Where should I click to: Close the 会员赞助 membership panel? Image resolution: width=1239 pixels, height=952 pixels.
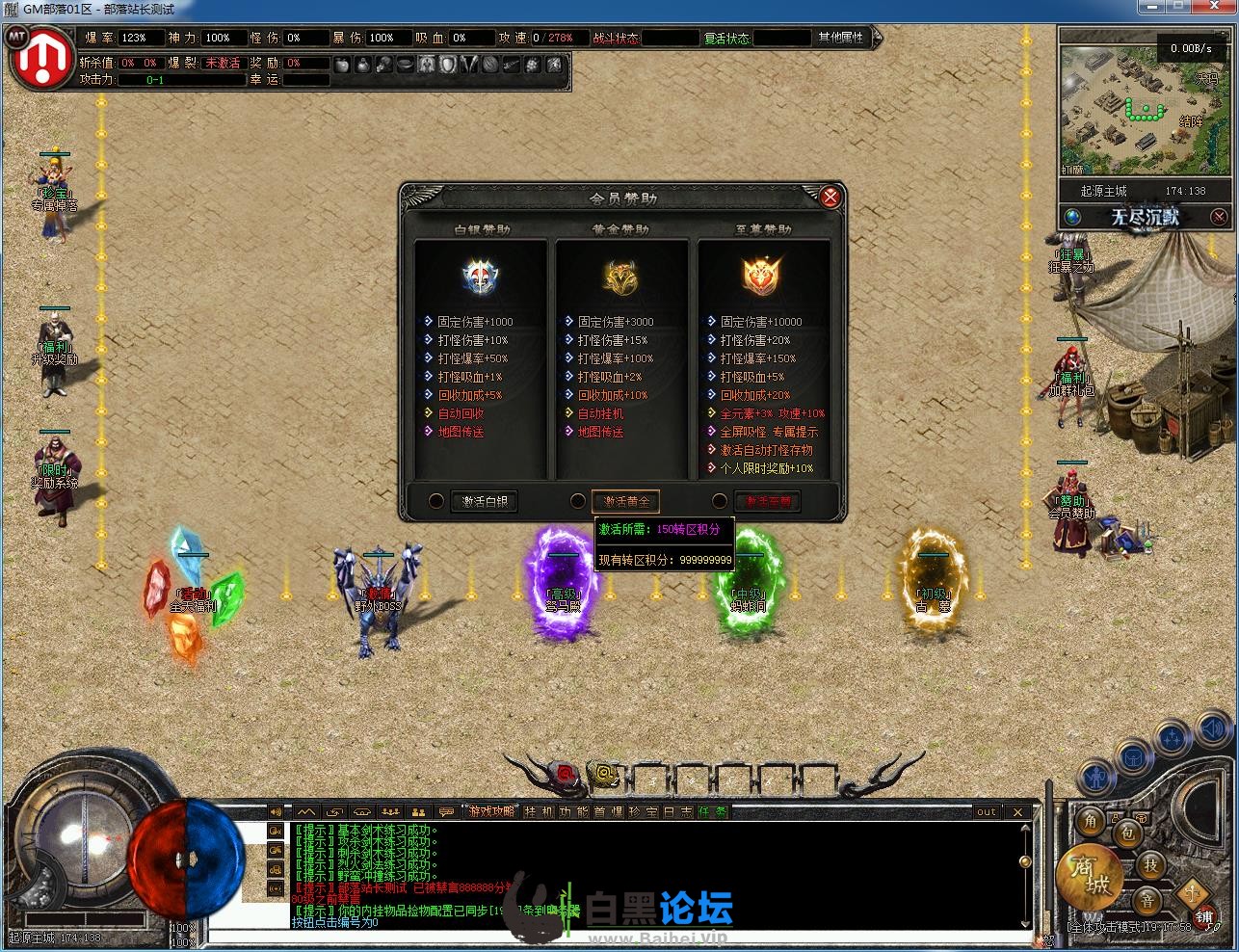coord(830,198)
